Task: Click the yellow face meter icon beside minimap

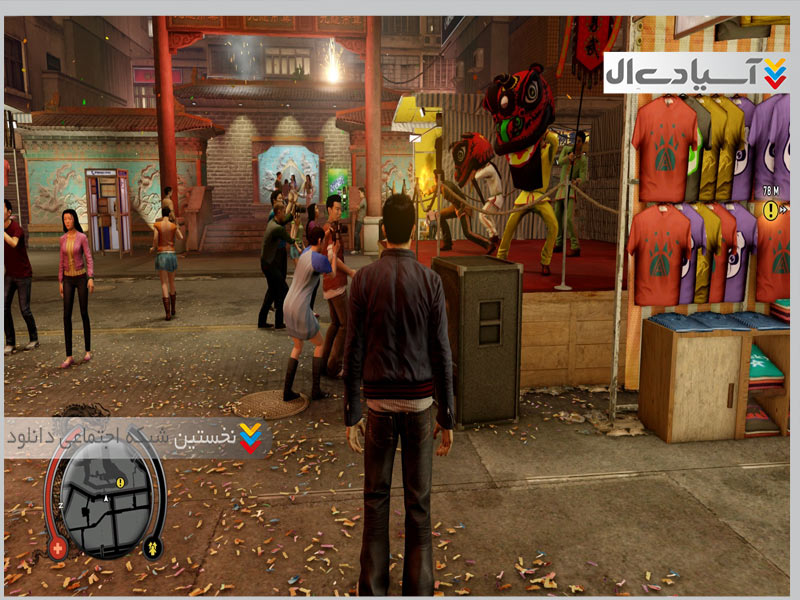Action: point(152,546)
